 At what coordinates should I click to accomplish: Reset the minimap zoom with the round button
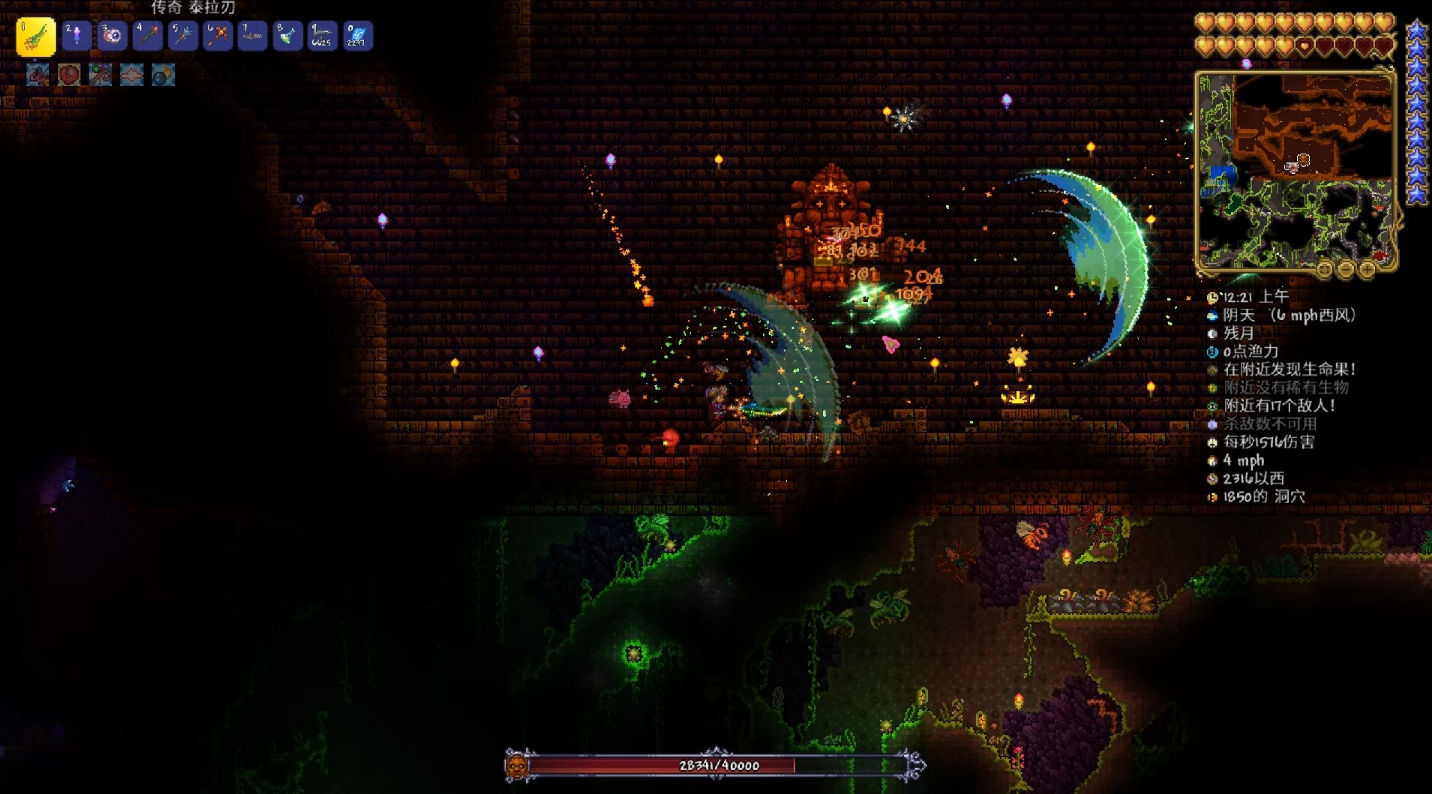[1324, 269]
